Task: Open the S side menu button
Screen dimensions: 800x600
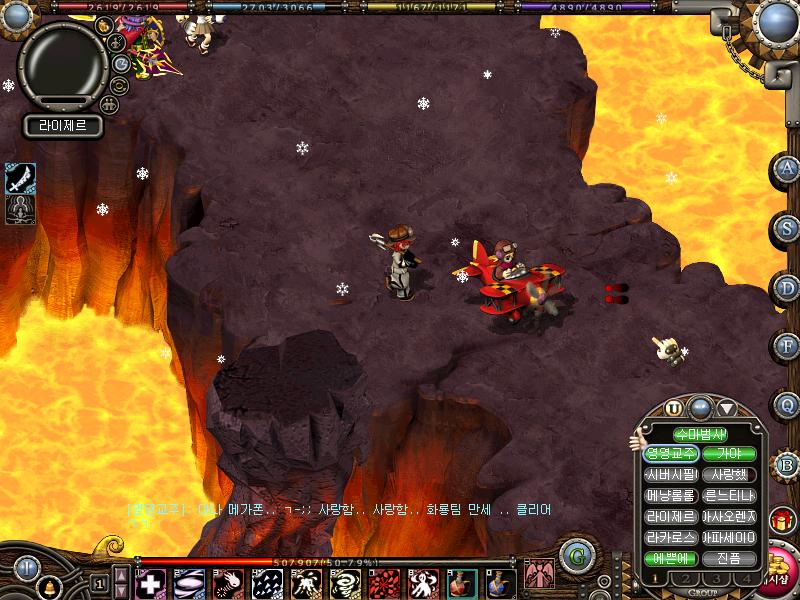Action: (x=787, y=229)
